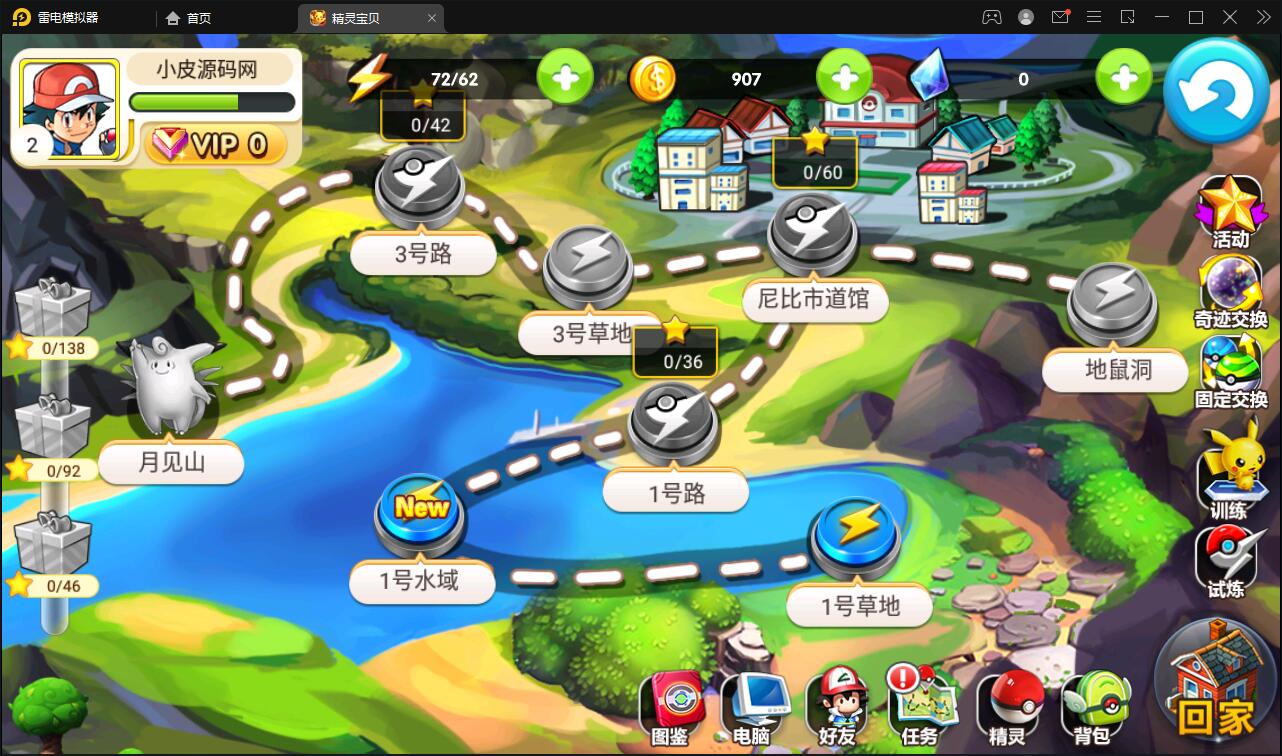Close the 精灵宝贝 emulator tab
Screen dimensions: 1282x756
[432, 17]
